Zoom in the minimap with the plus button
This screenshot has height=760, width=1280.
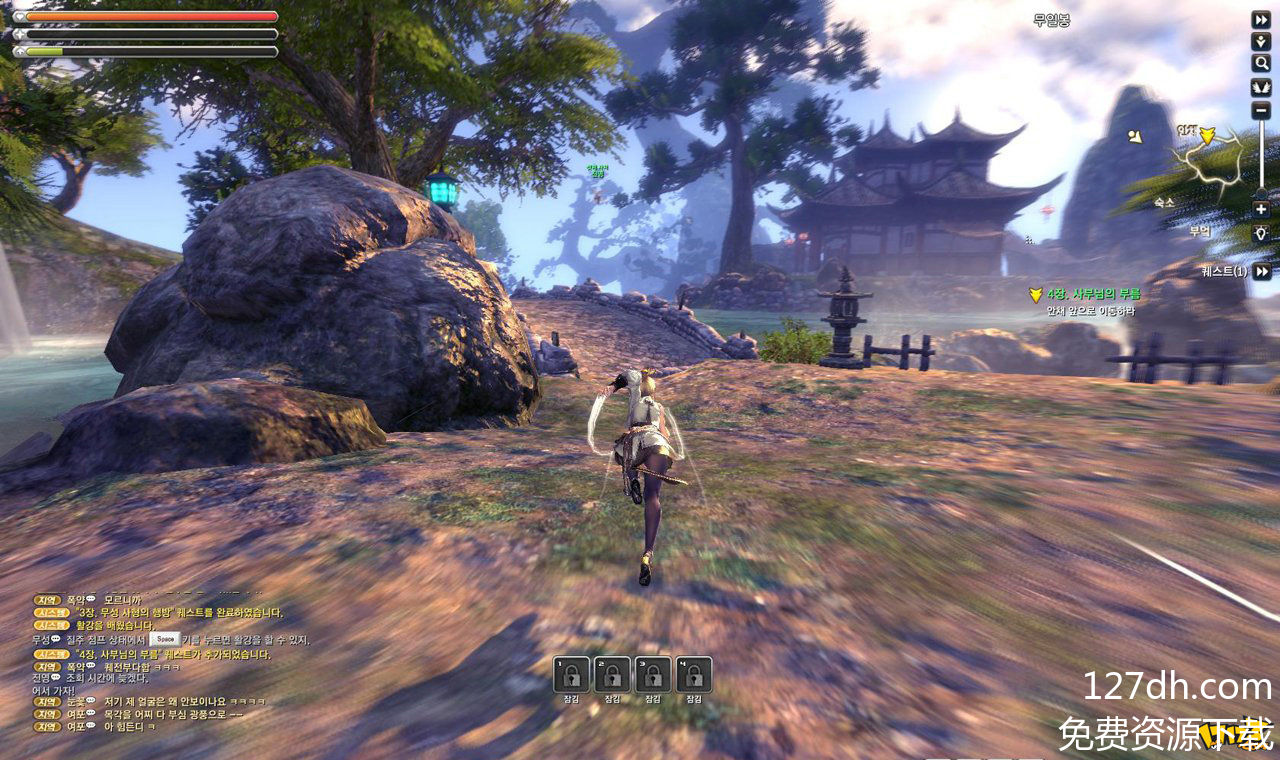point(1261,209)
